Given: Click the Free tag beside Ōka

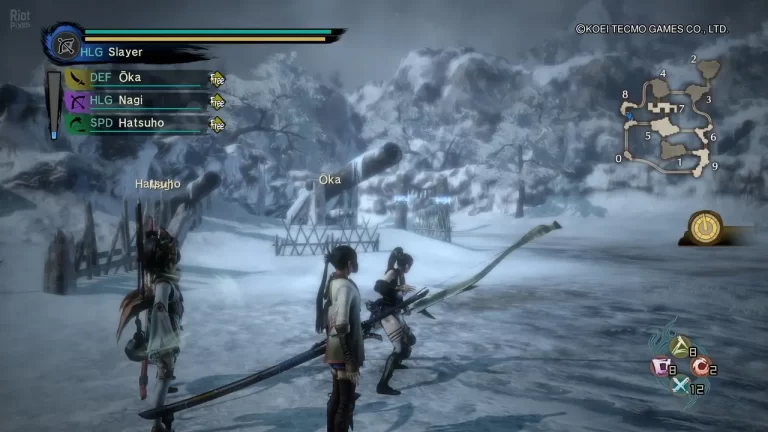Looking at the screenshot, I should click(x=216, y=79).
